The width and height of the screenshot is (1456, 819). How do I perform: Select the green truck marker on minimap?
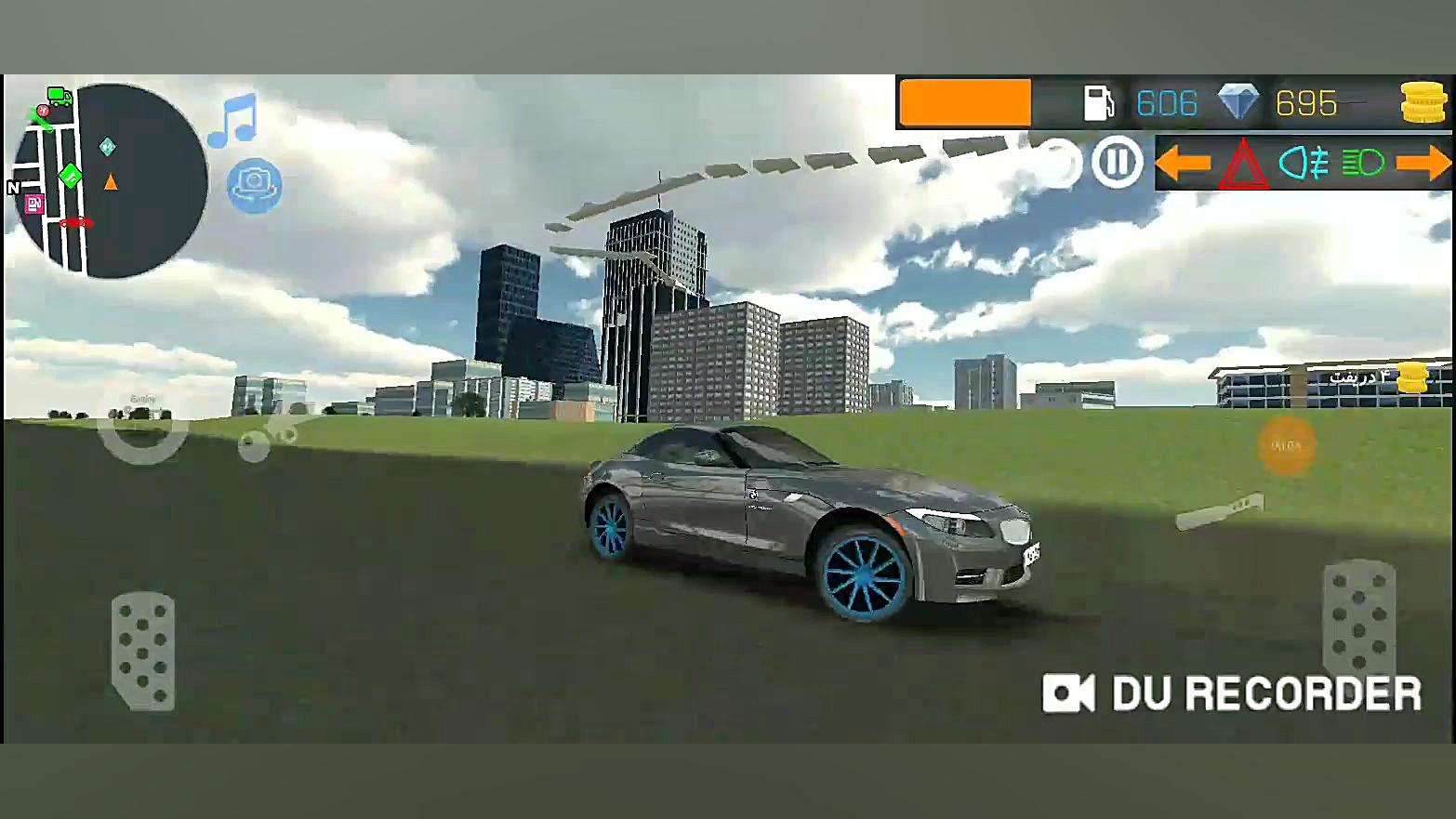click(x=58, y=96)
